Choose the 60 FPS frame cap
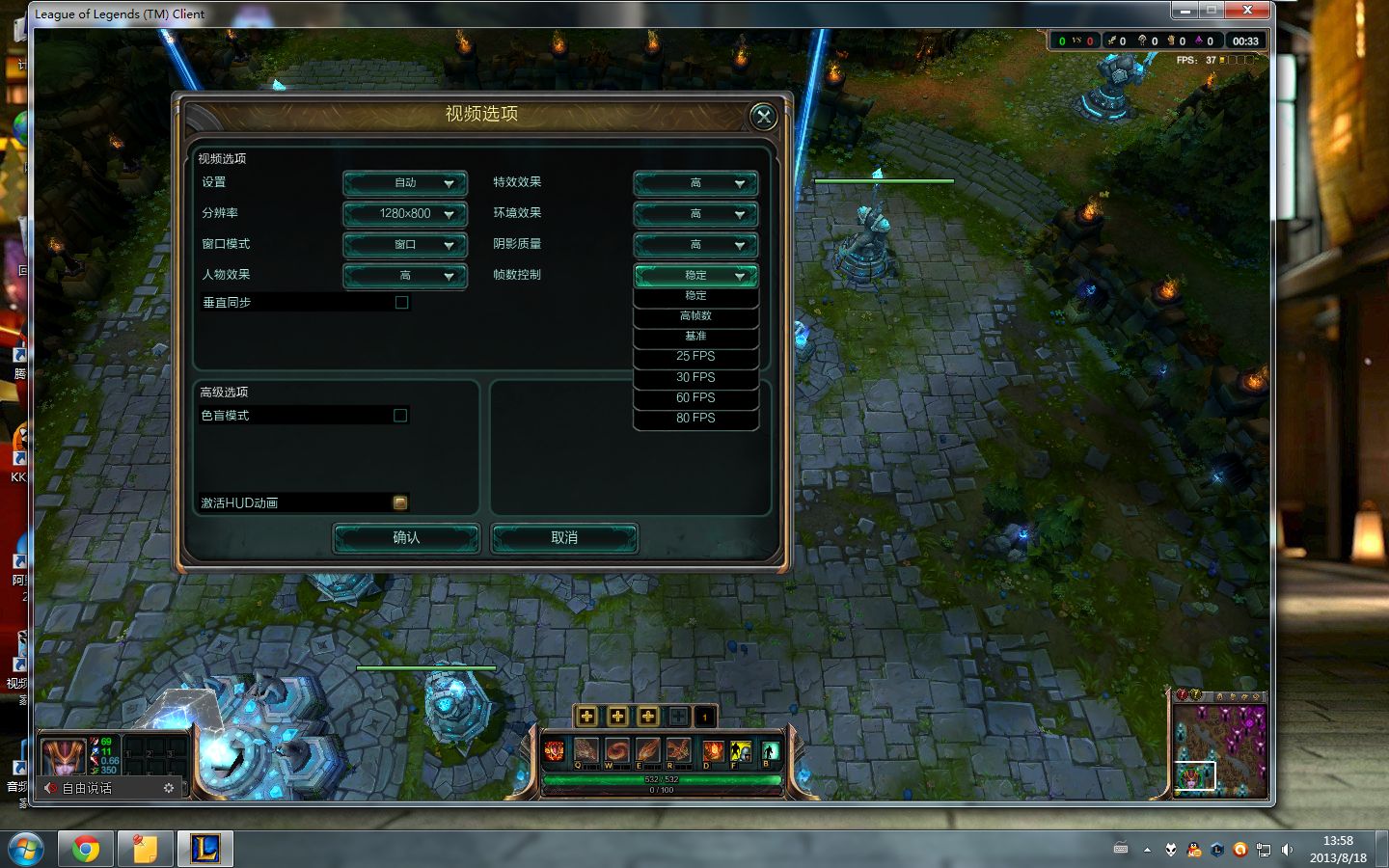The width and height of the screenshot is (1389, 868). coord(695,397)
